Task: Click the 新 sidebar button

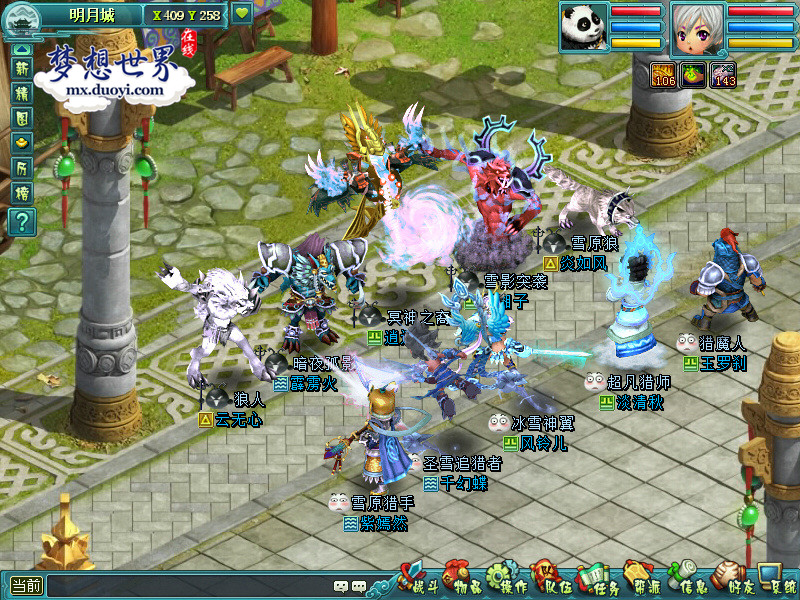Action: point(21,69)
